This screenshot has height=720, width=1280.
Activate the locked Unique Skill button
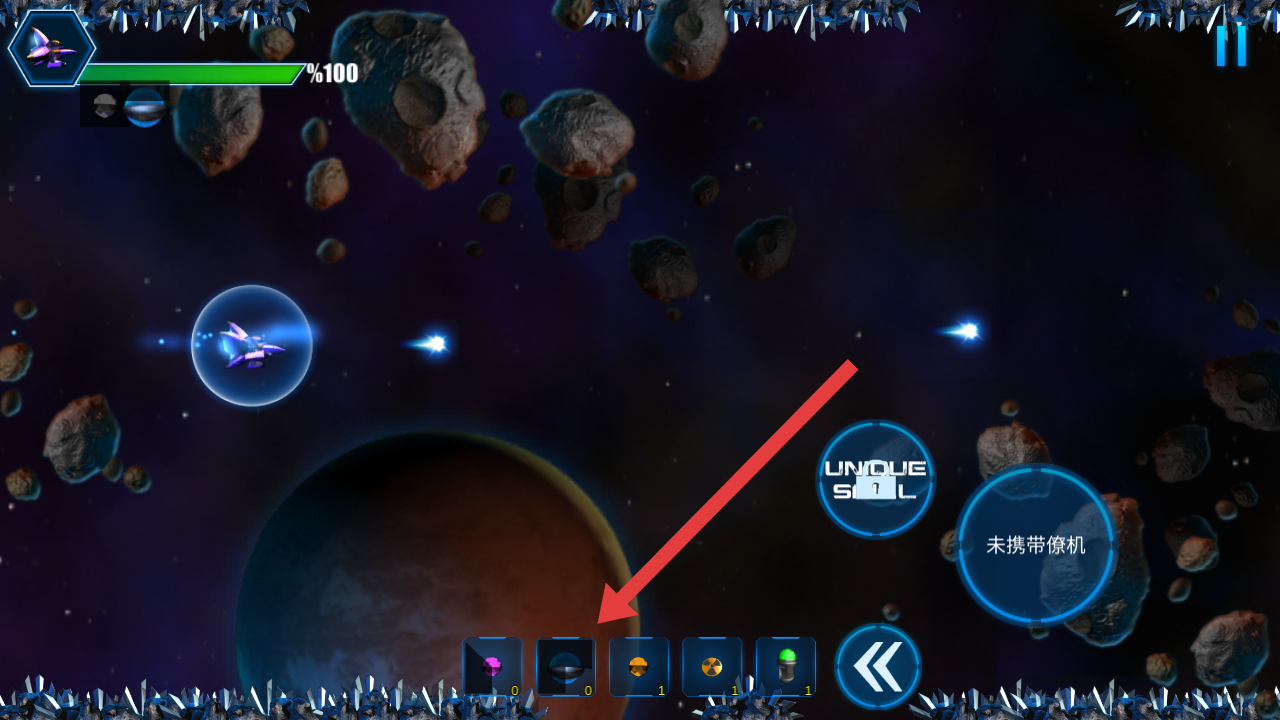(x=876, y=479)
